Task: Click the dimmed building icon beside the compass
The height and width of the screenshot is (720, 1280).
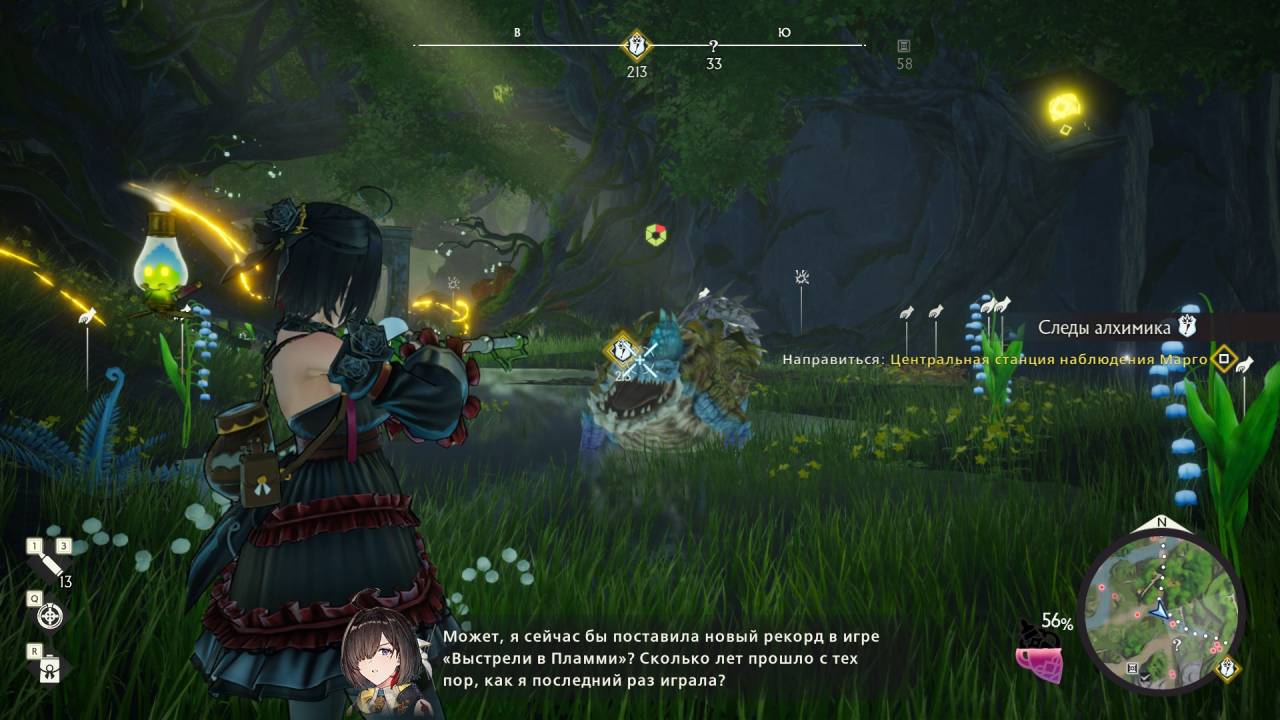Action: click(904, 46)
